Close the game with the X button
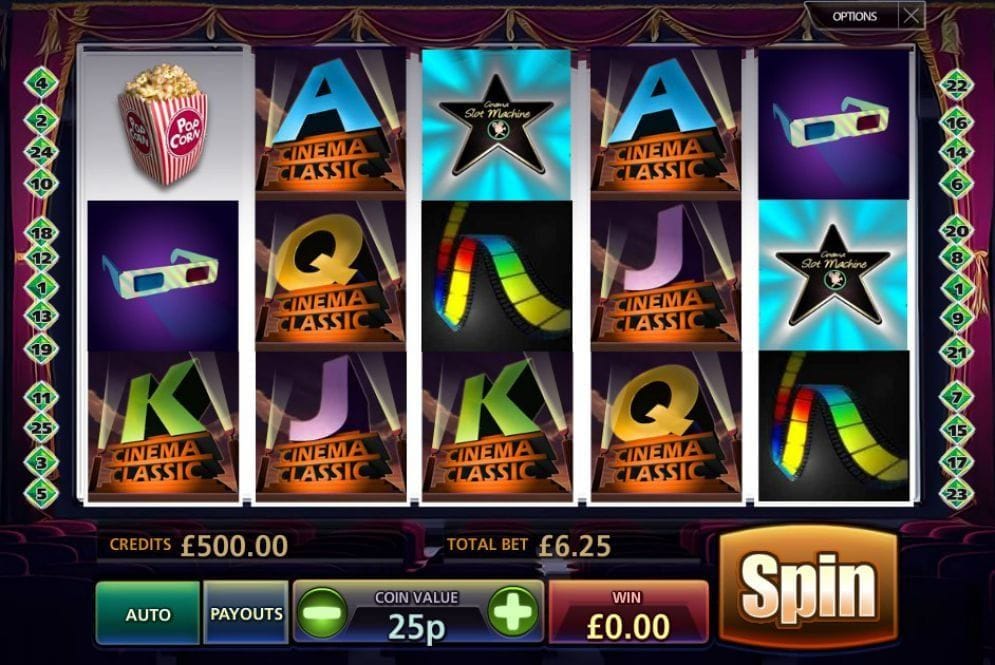 tap(911, 16)
